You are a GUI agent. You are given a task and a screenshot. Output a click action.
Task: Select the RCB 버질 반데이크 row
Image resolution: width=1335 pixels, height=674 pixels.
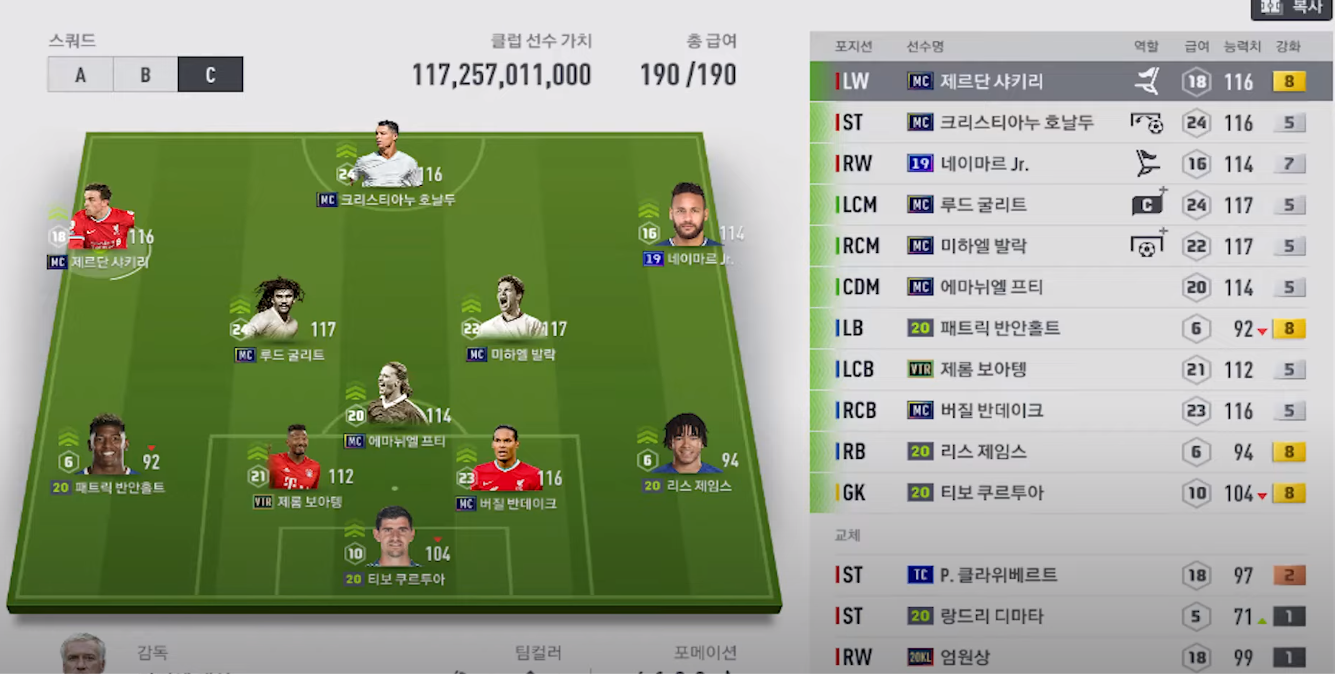pyautogui.click(x=1070, y=410)
